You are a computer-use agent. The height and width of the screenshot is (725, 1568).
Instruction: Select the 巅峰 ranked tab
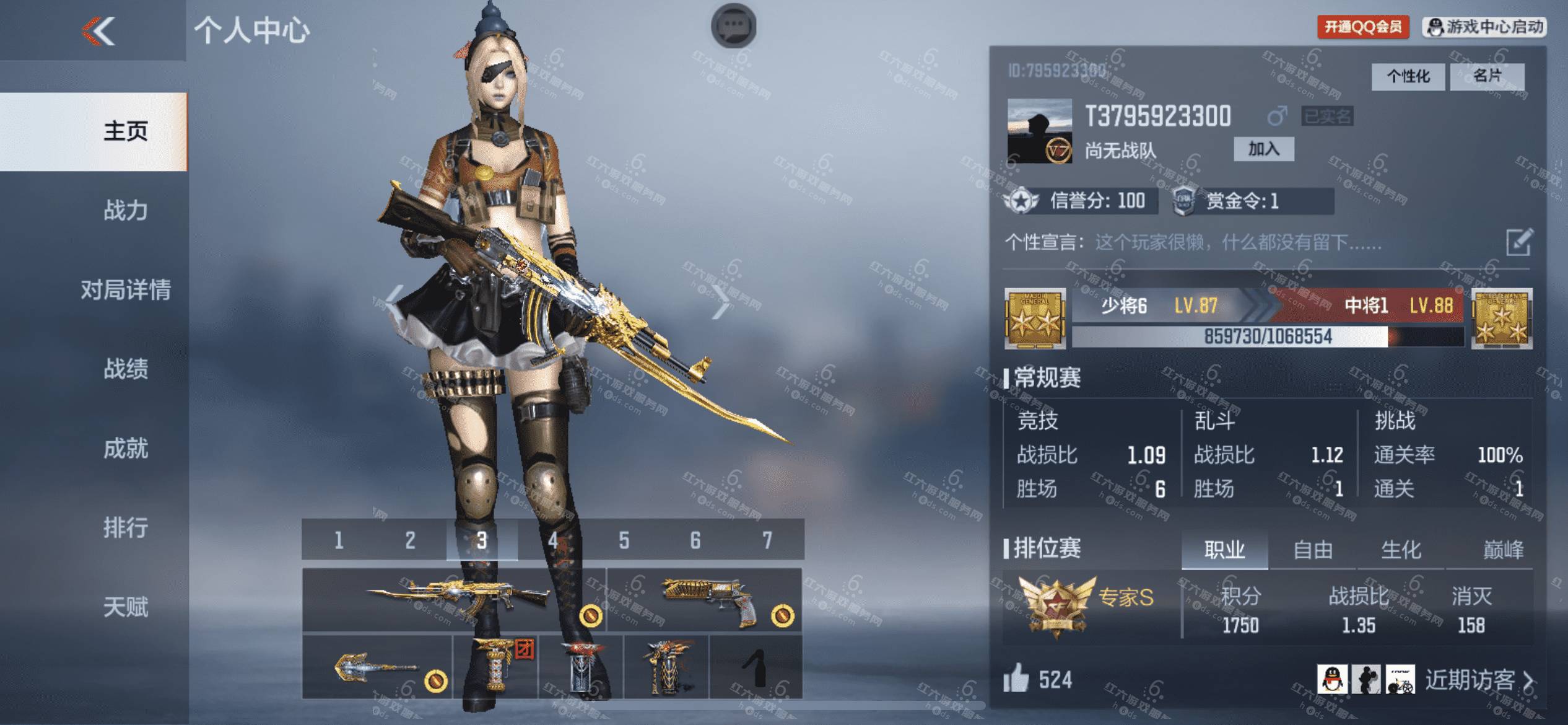click(x=1503, y=550)
